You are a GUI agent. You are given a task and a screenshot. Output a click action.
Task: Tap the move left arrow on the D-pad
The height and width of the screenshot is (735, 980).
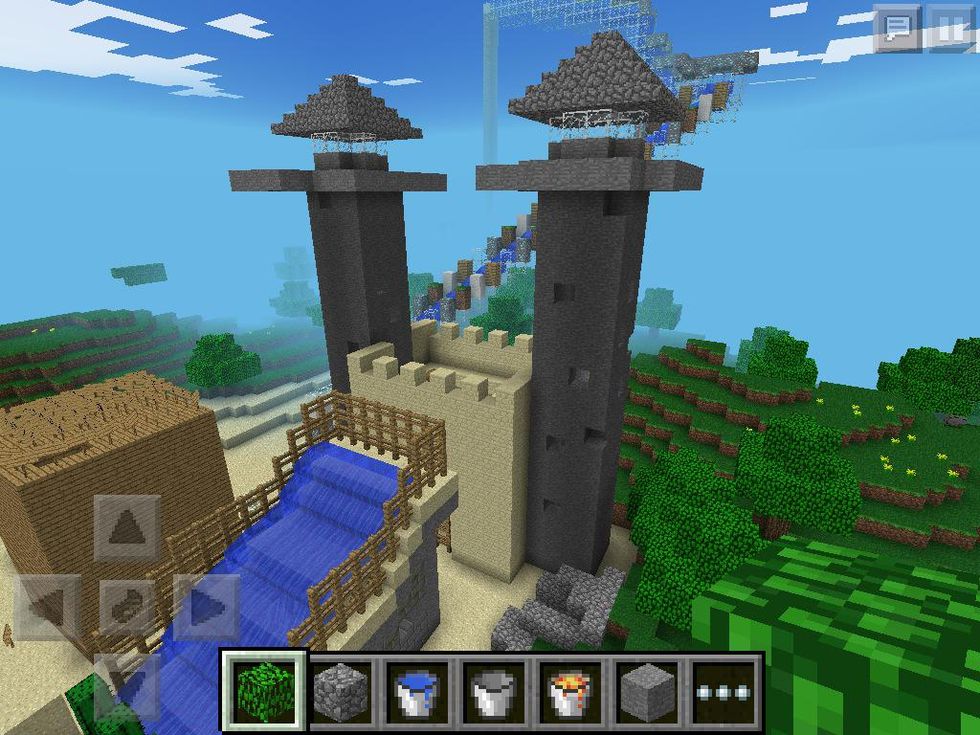pyautogui.click(x=48, y=607)
